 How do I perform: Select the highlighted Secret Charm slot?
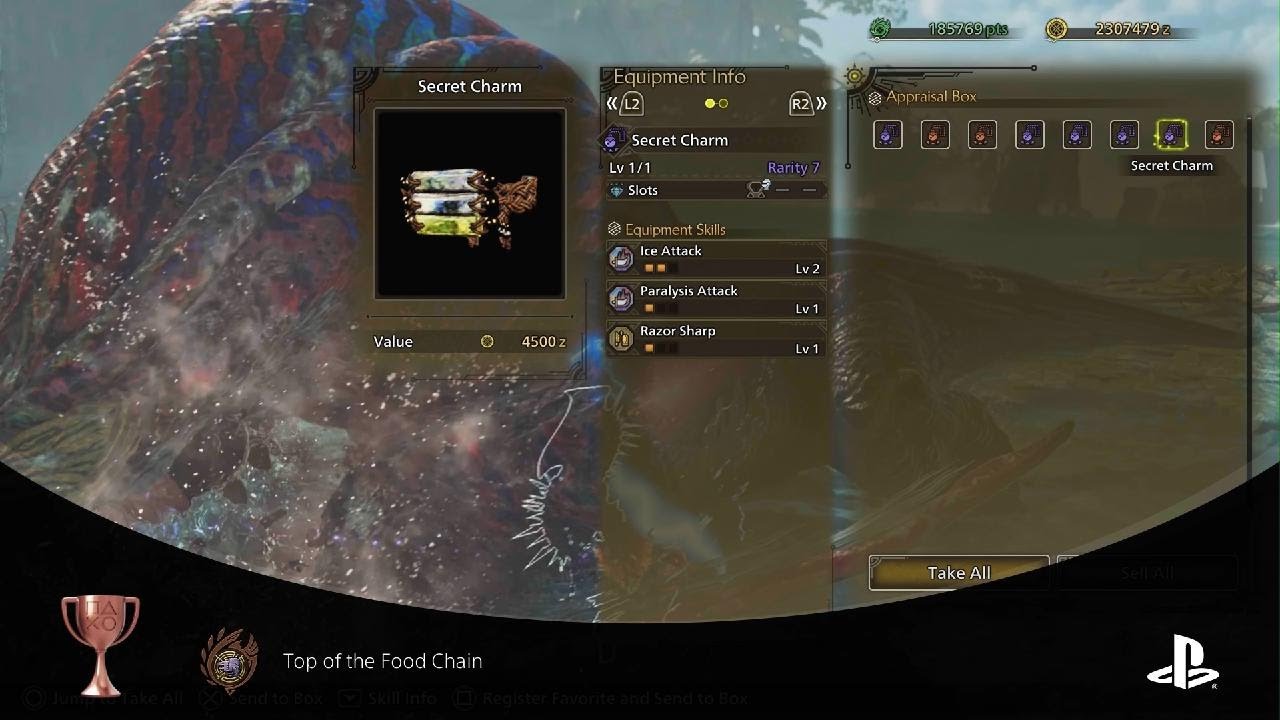(x=1171, y=135)
